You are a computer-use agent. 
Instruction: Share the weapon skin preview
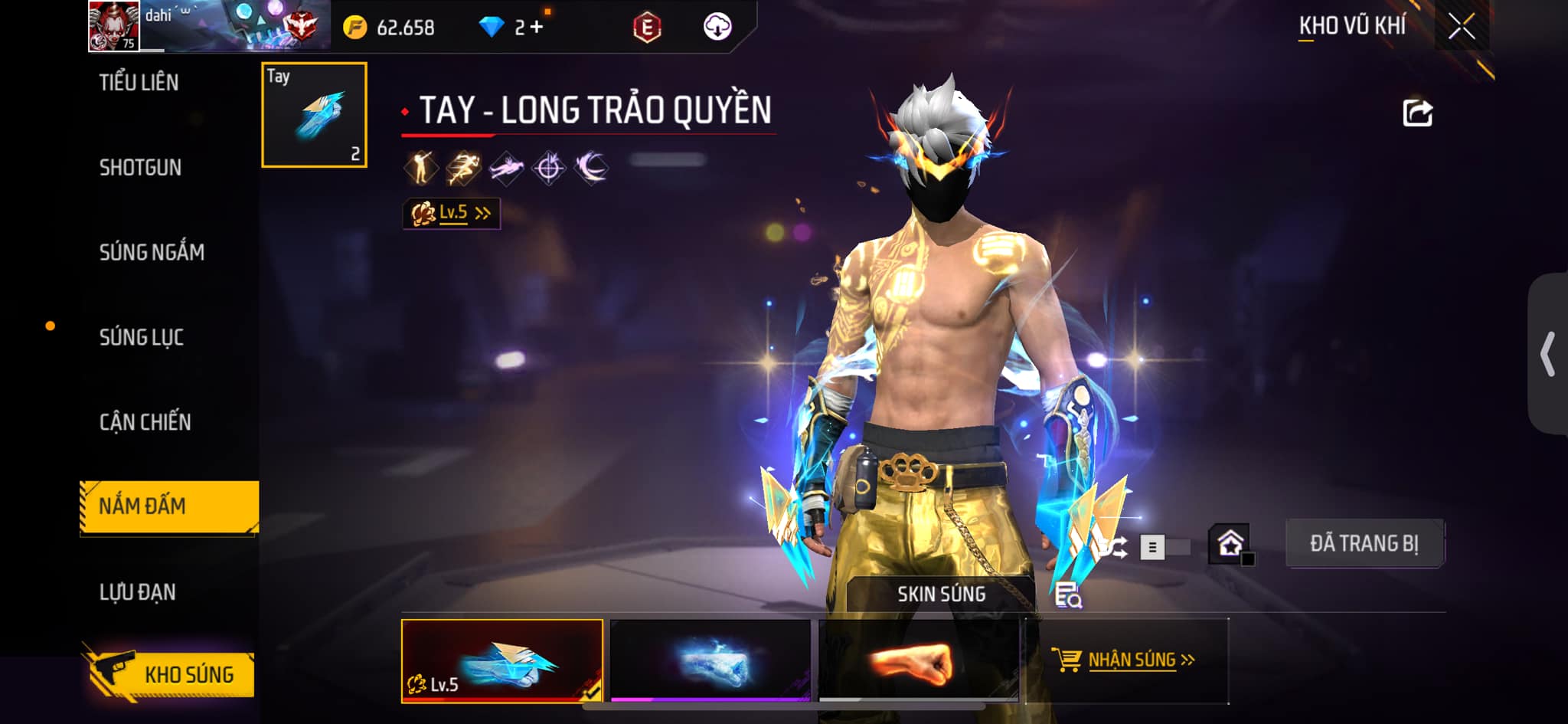click(1417, 113)
